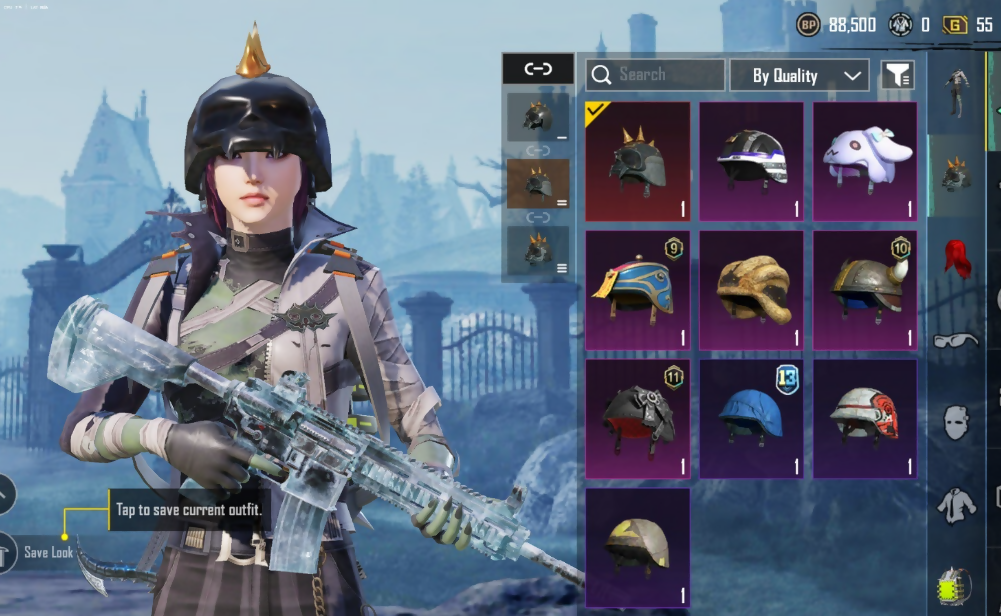
Task: Choose the plain blue helmet
Action: 751,419
